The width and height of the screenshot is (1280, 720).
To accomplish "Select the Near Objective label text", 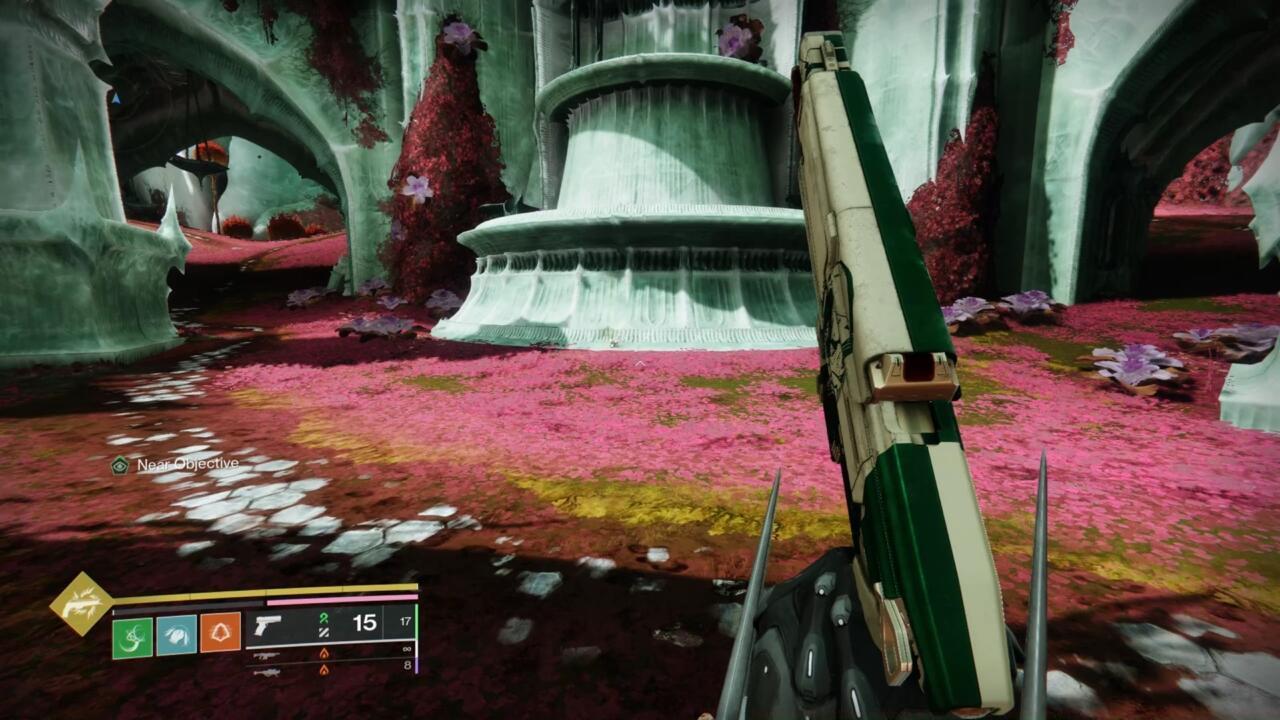I will pyautogui.click(x=186, y=466).
